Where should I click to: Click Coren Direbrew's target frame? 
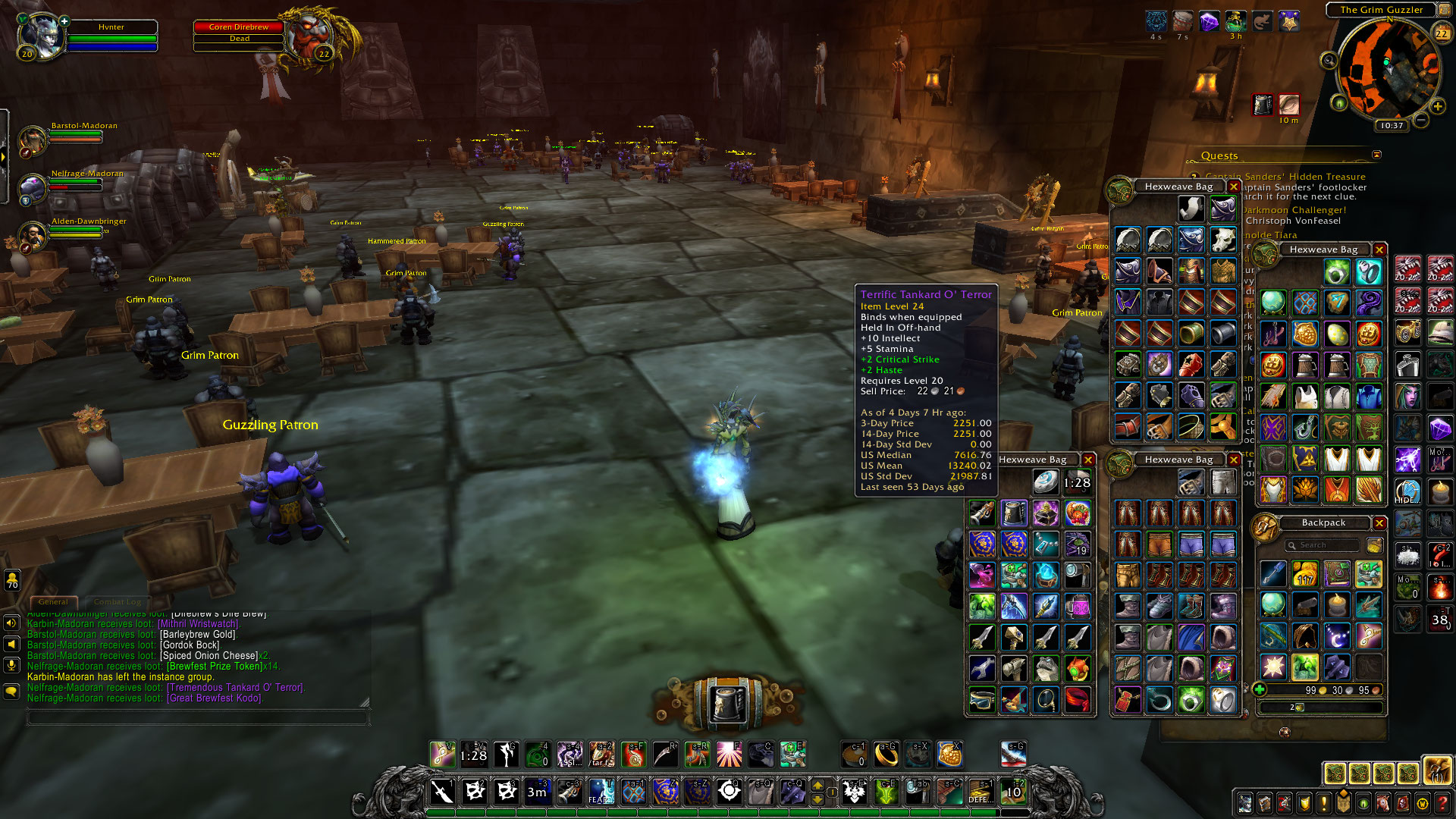(x=239, y=33)
